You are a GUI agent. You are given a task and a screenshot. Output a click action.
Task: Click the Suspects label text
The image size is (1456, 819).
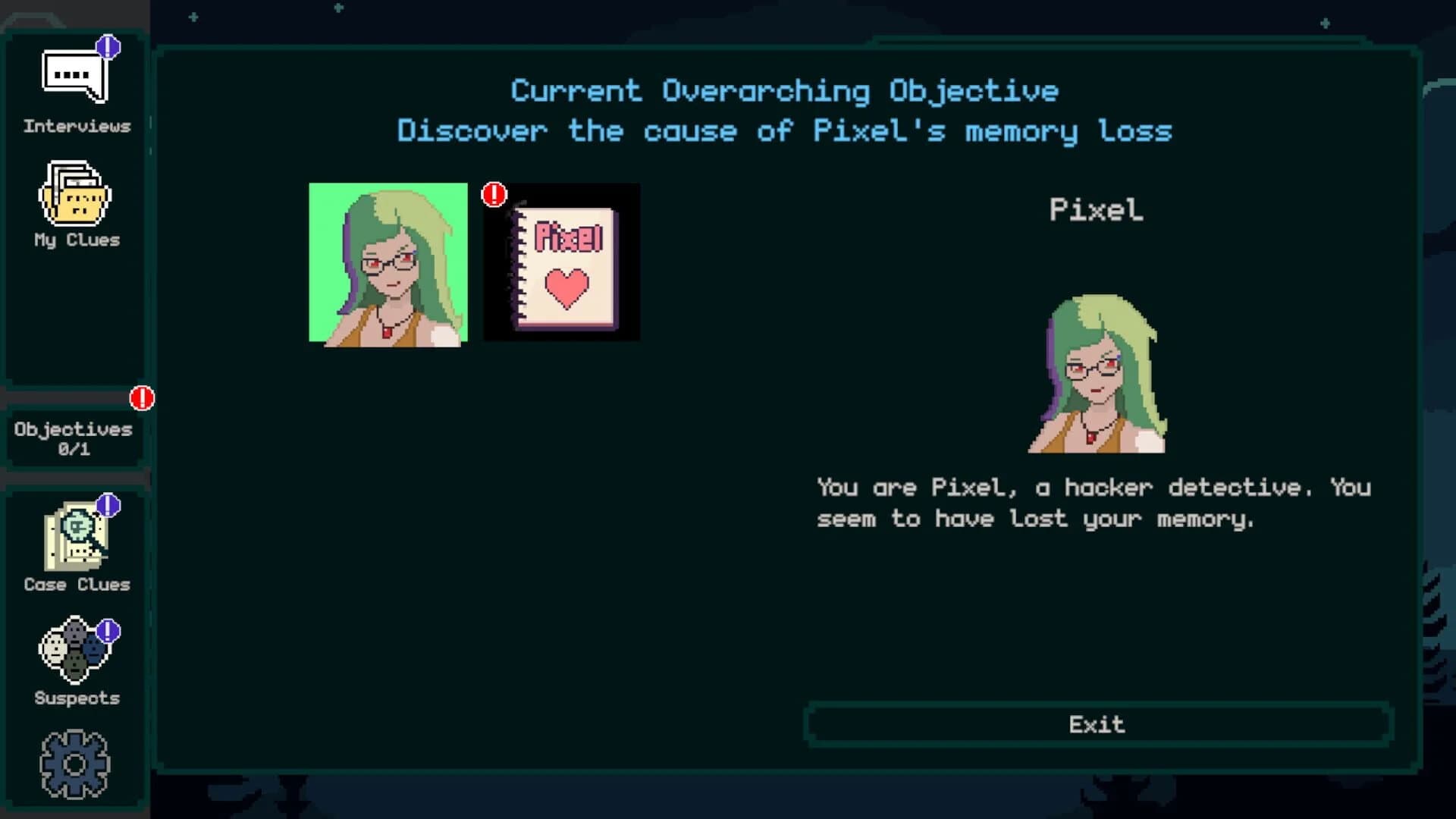coord(75,698)
